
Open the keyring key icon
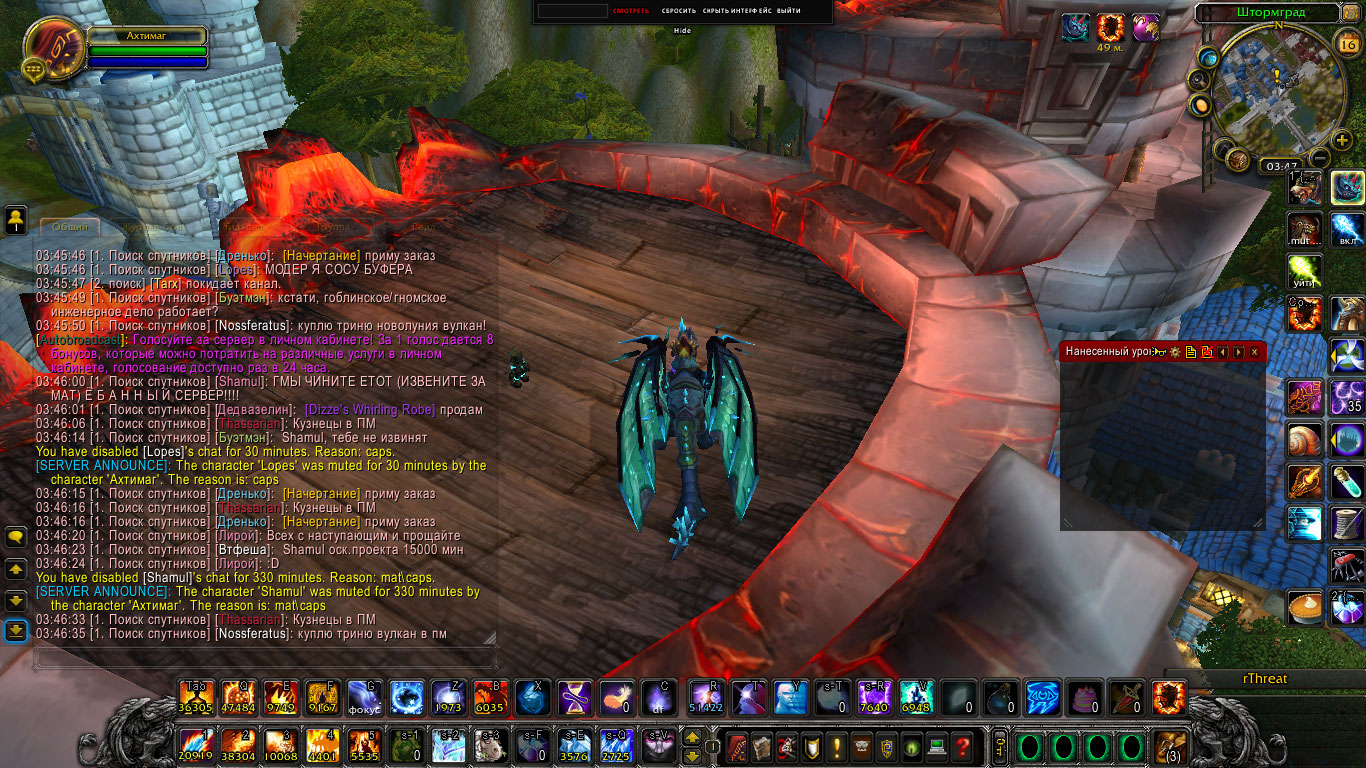coord(999,746)
